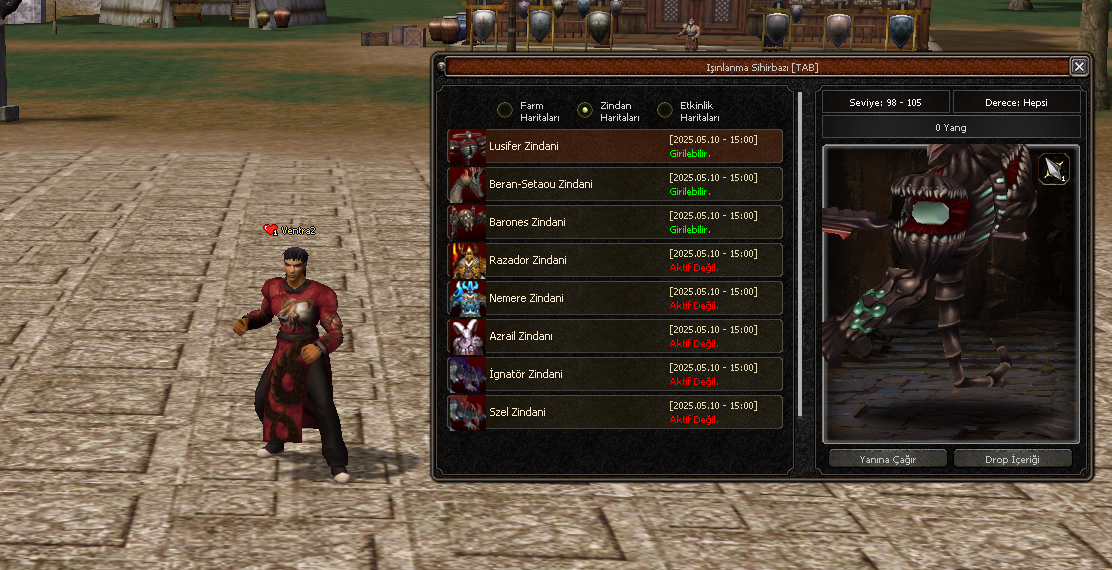Click the Nemere Zindani row
This screenshot has width=1112, height=570.
pos(615,298)
